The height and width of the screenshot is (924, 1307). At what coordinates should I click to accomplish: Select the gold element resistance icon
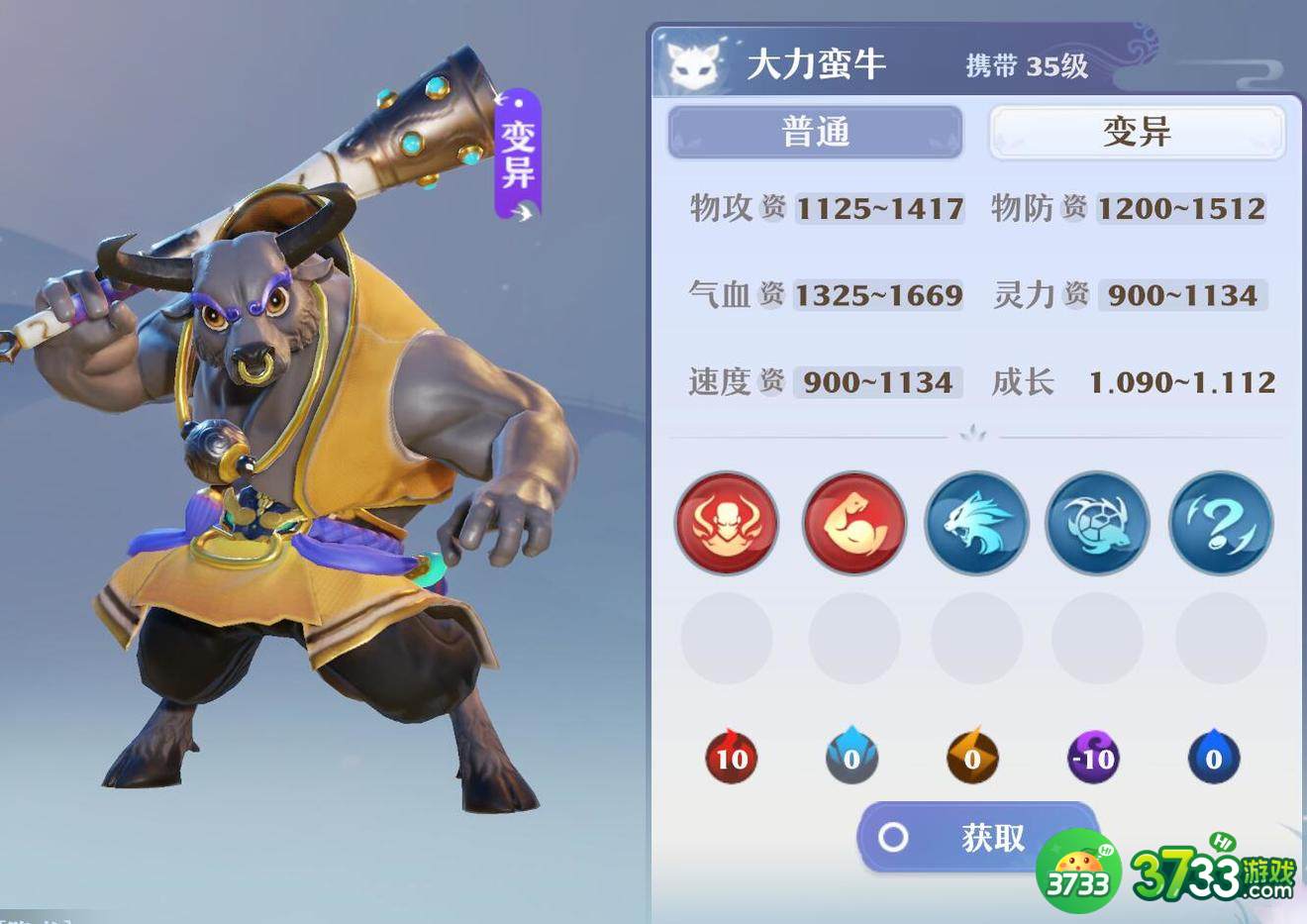972,756
